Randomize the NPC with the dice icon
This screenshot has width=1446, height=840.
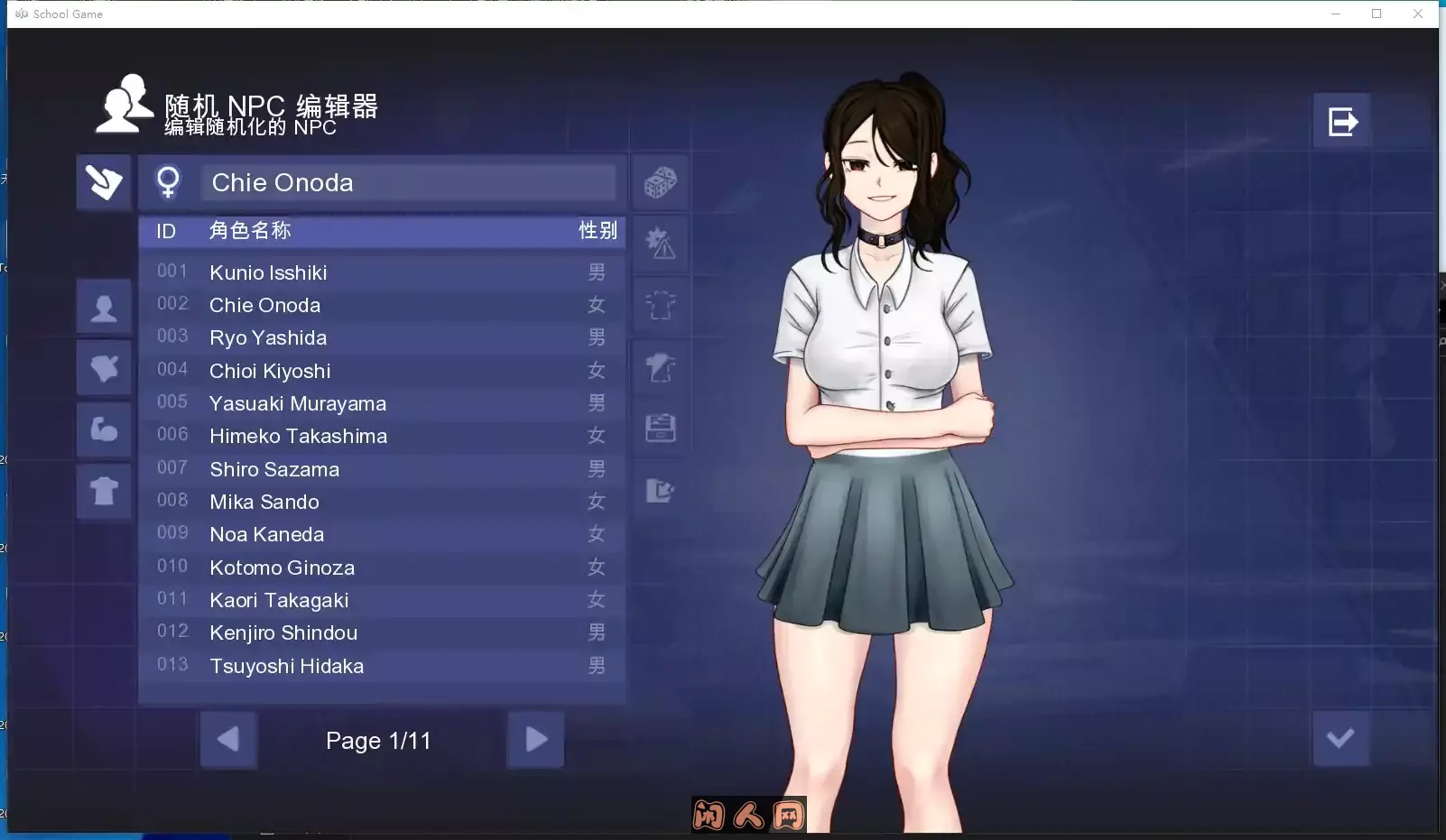click(660, 182)
